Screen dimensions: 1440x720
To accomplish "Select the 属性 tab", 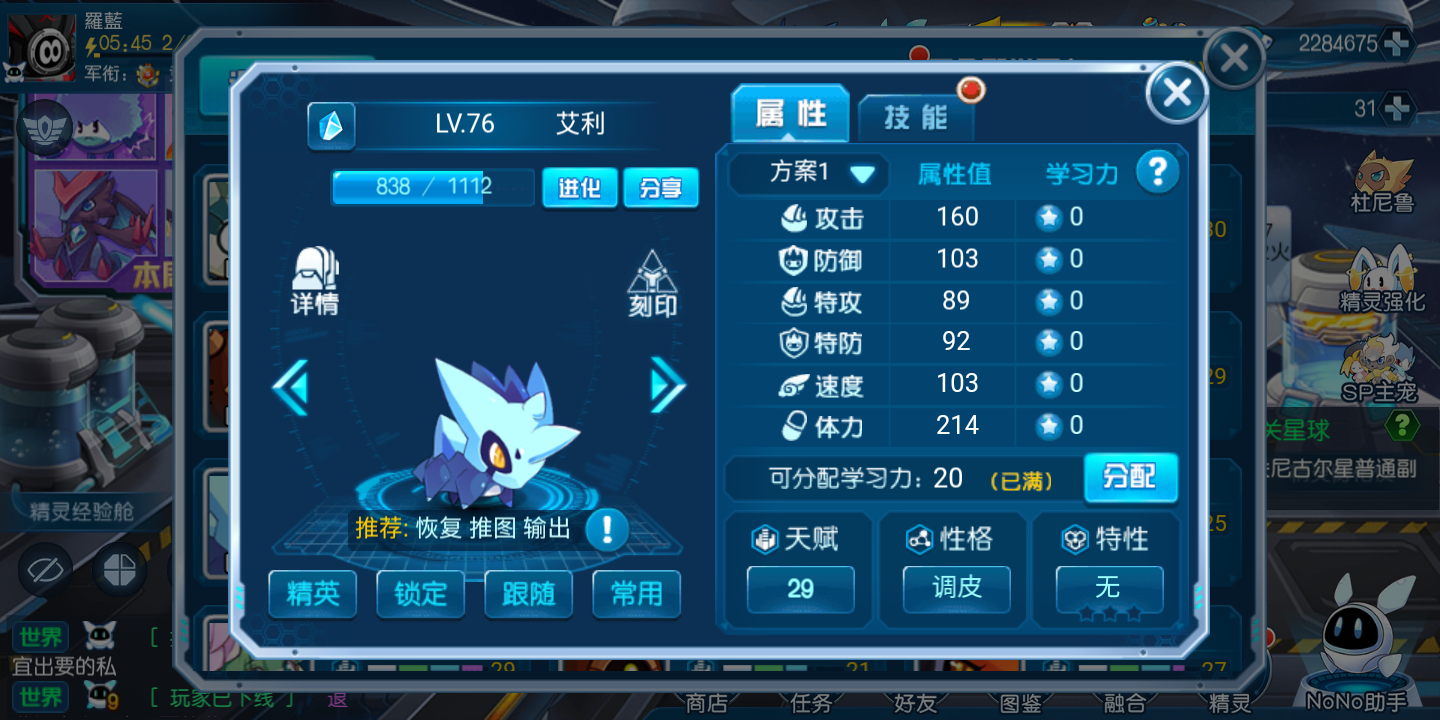I will [x=790, y=114].
